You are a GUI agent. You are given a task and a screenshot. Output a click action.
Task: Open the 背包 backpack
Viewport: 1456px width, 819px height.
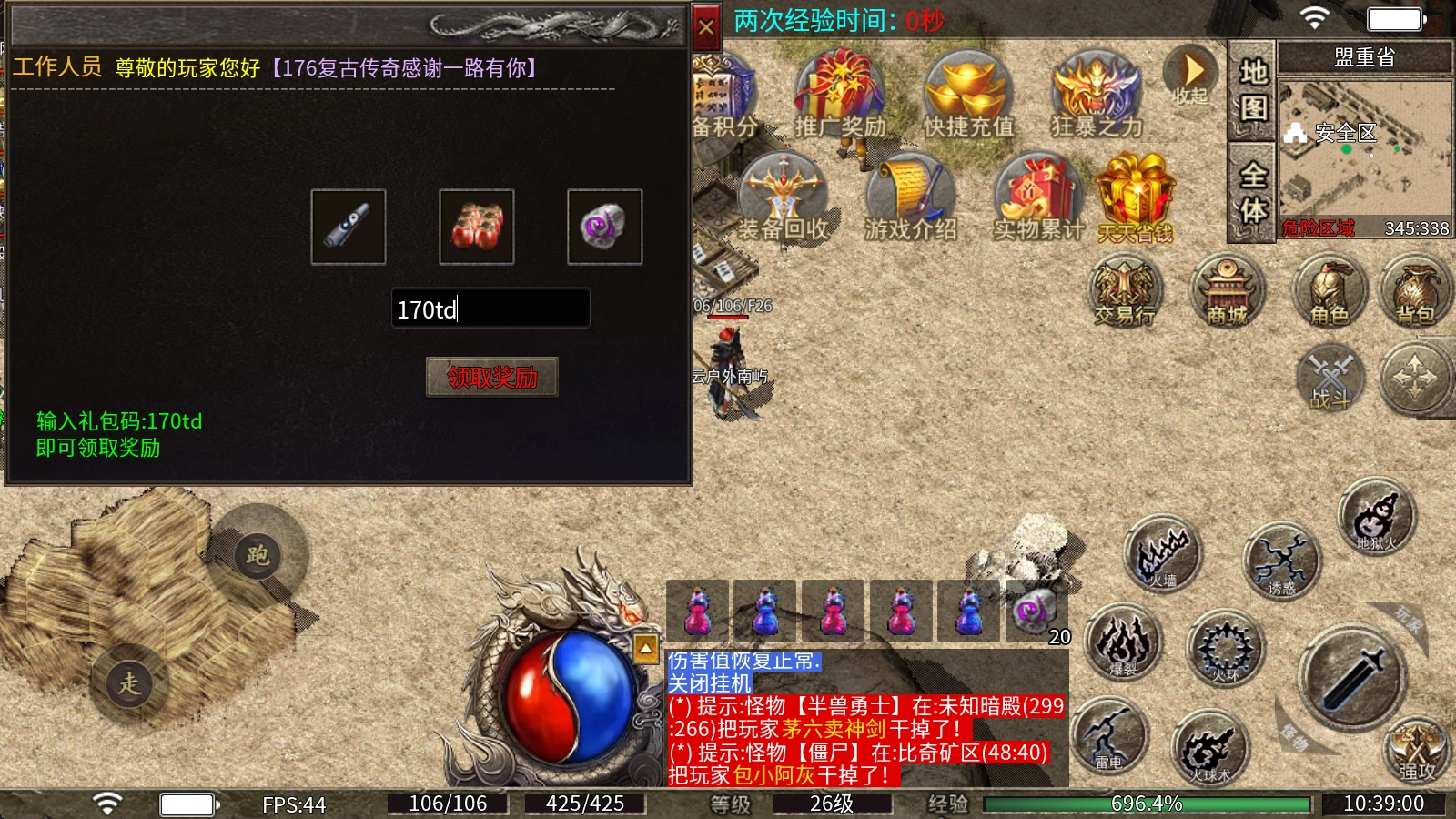(x=1415, y=291)
